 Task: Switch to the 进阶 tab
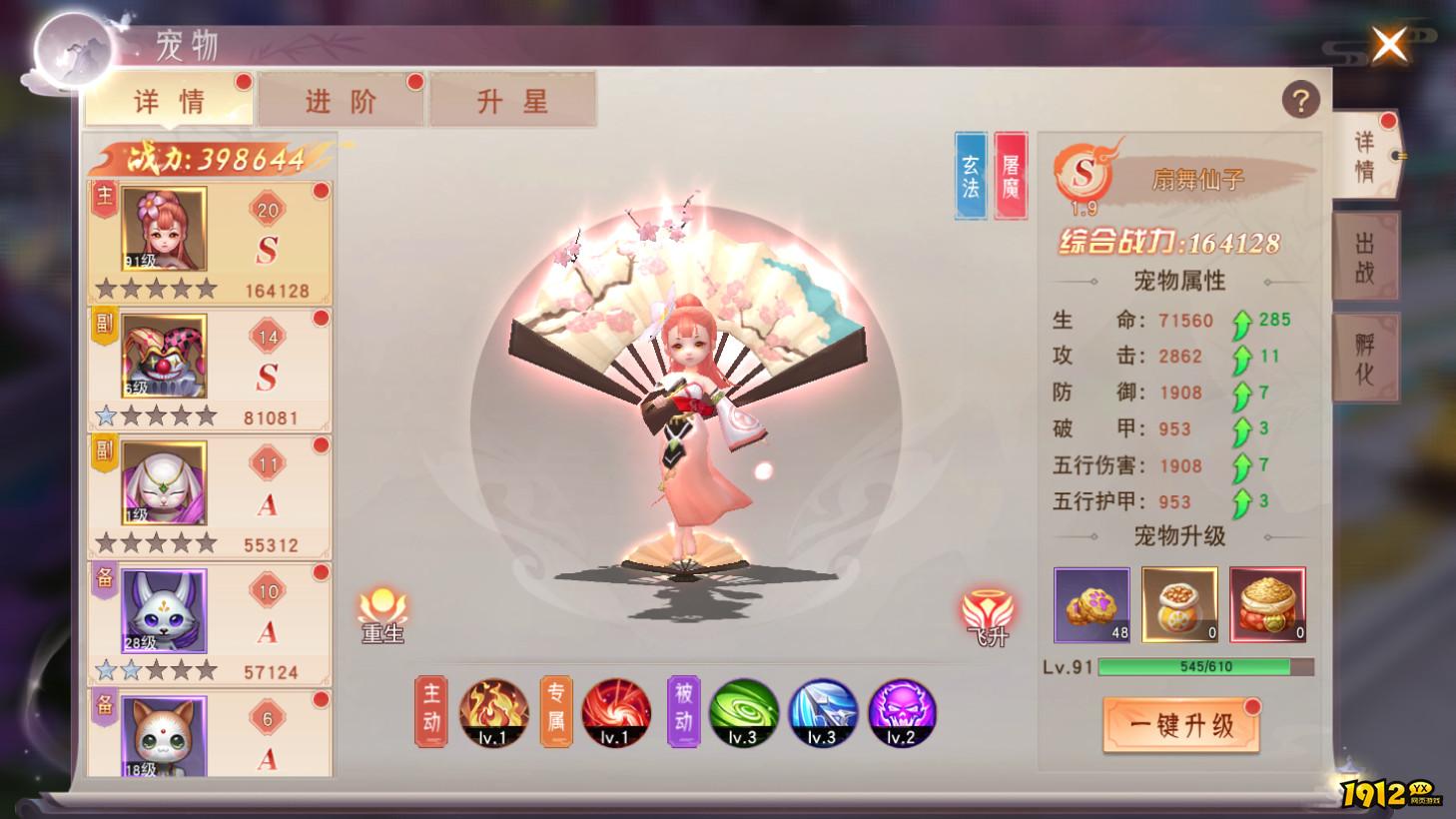(341, 99)
